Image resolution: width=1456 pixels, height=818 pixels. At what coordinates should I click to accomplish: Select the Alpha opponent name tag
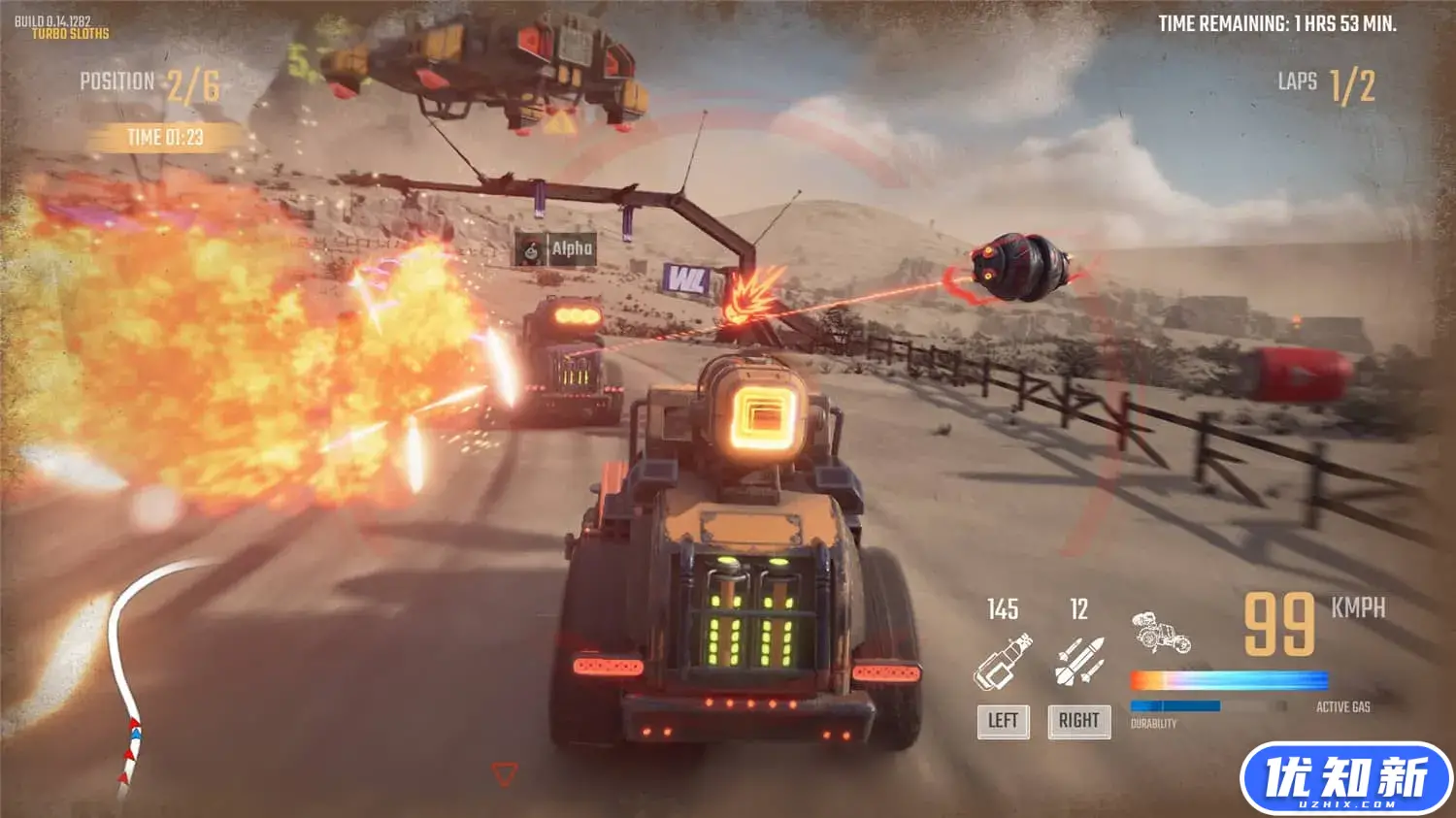coord(556,249)
